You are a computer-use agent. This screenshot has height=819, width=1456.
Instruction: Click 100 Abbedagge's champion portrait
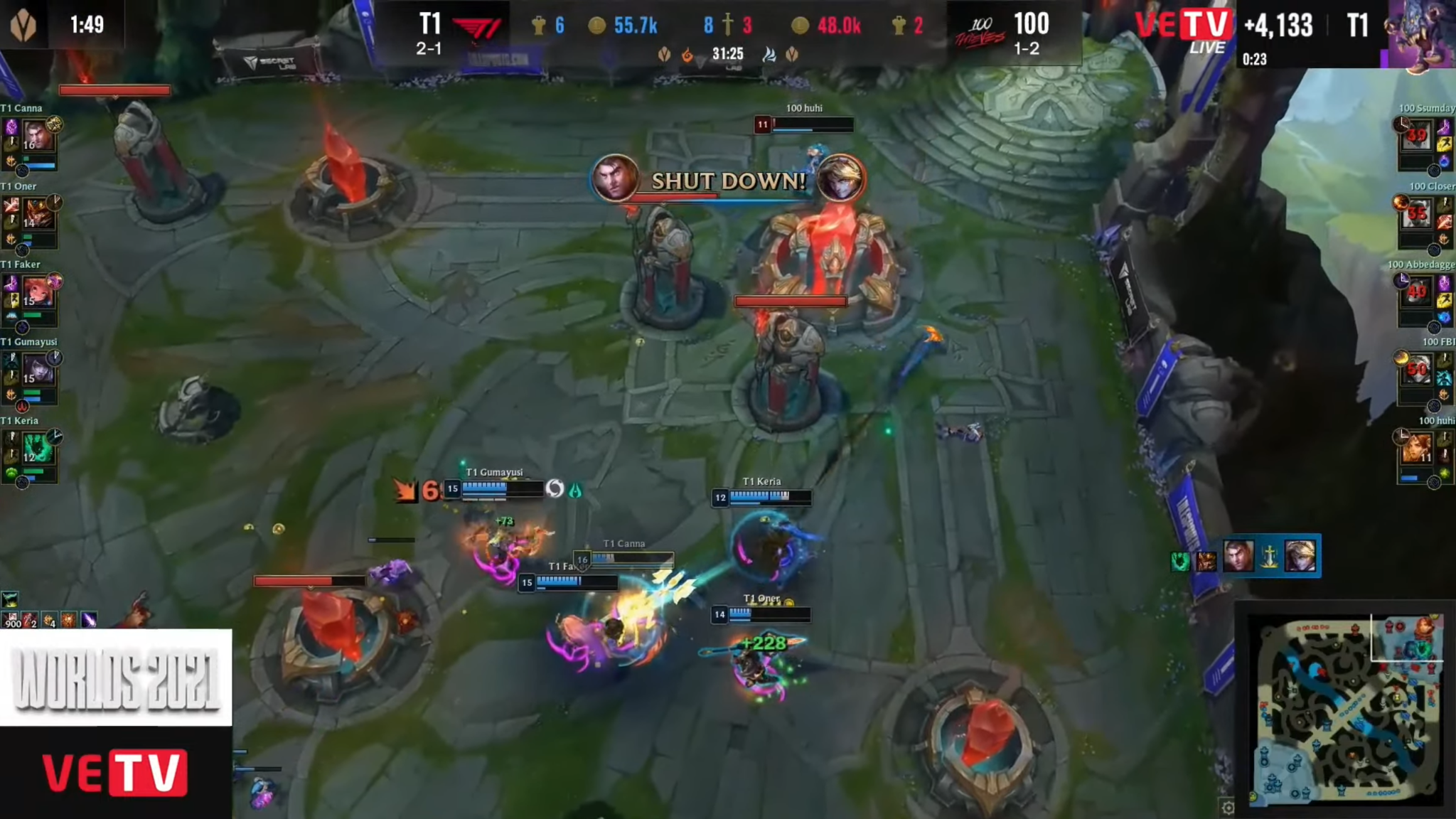[1415, 291]
